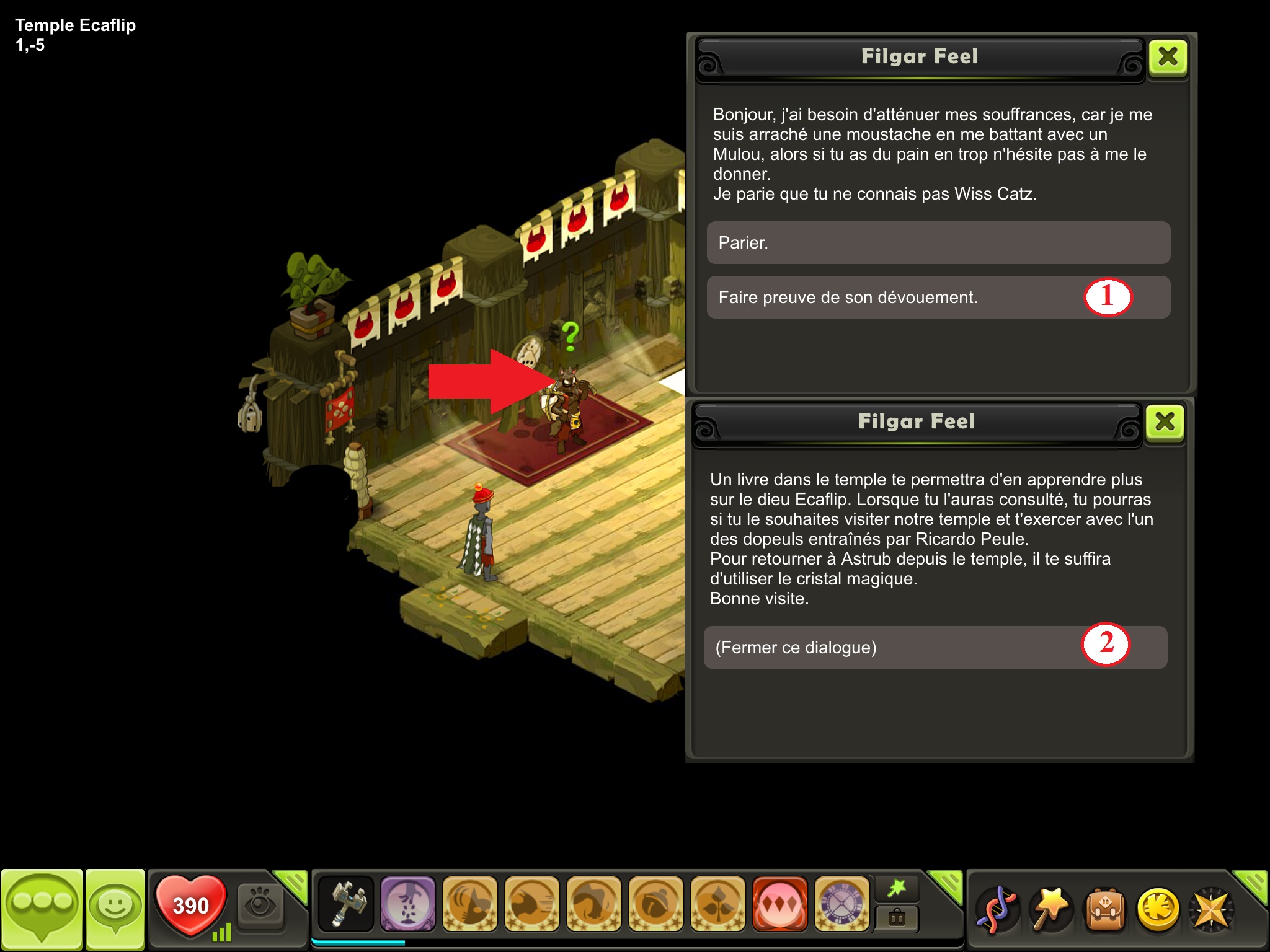Switch shortcut bar to items bag tab

897,918
